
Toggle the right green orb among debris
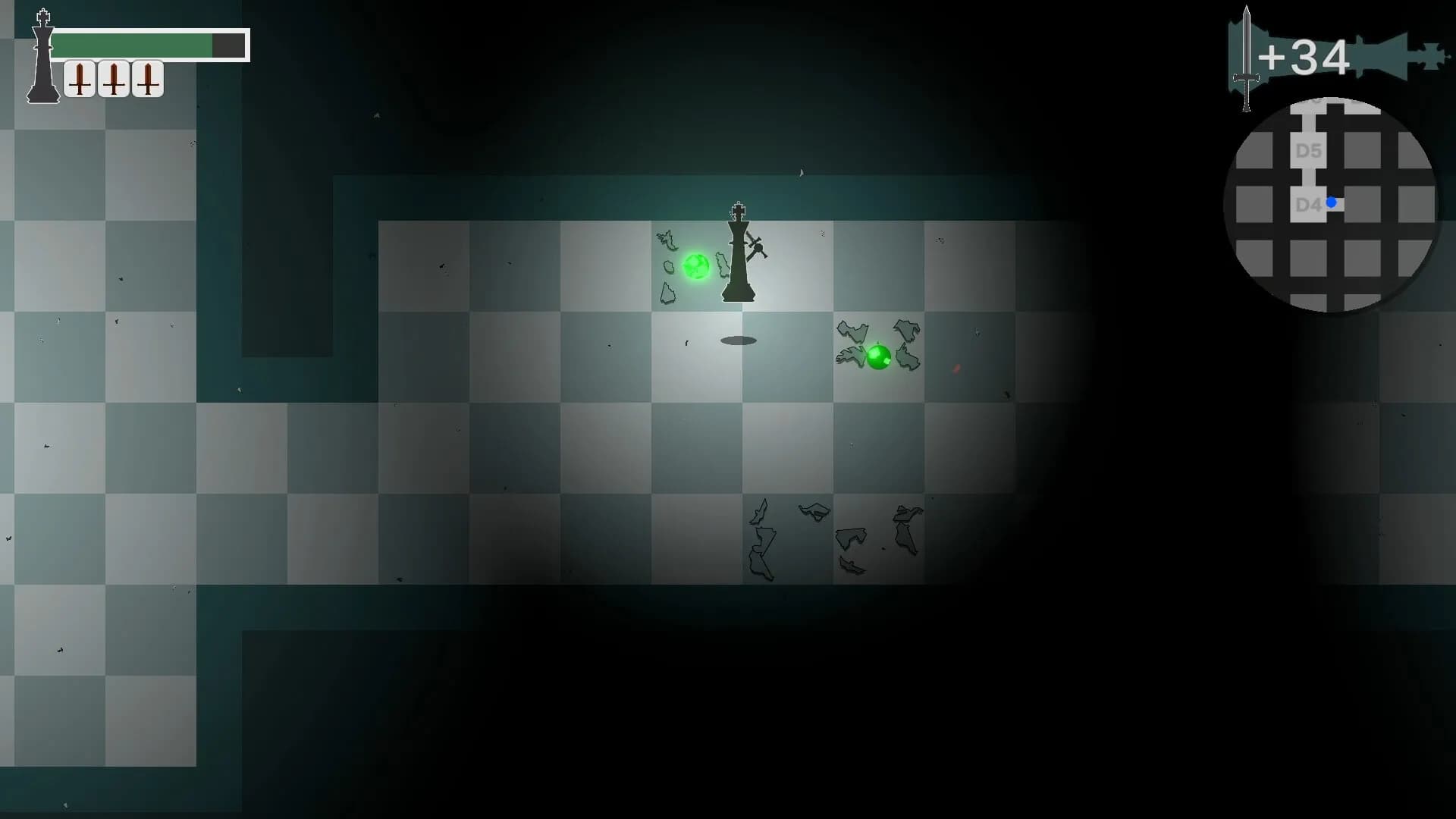pyautogui.click(x=880, y=356)
